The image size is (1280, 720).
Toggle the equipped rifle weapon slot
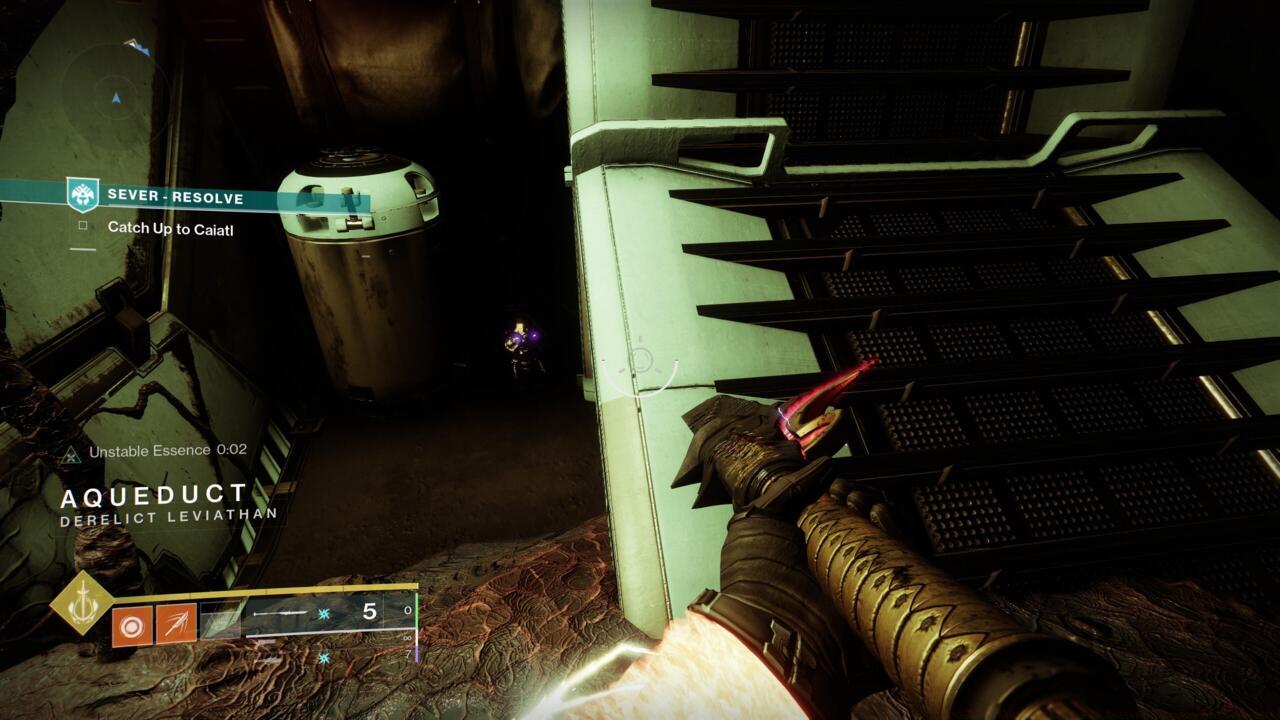coord(279,613)
